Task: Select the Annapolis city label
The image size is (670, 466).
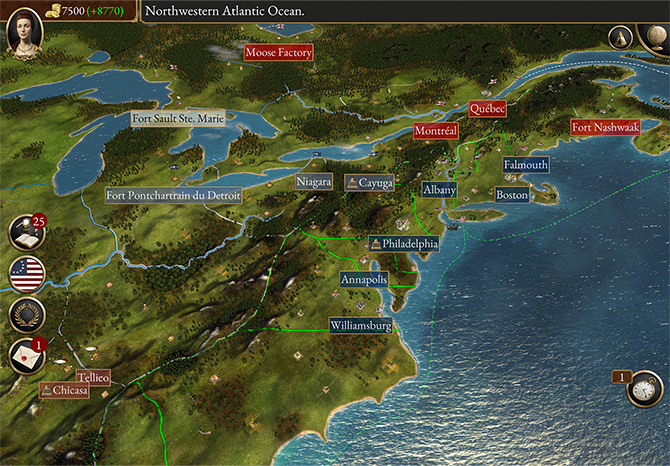Action: (x=364, y=280)
